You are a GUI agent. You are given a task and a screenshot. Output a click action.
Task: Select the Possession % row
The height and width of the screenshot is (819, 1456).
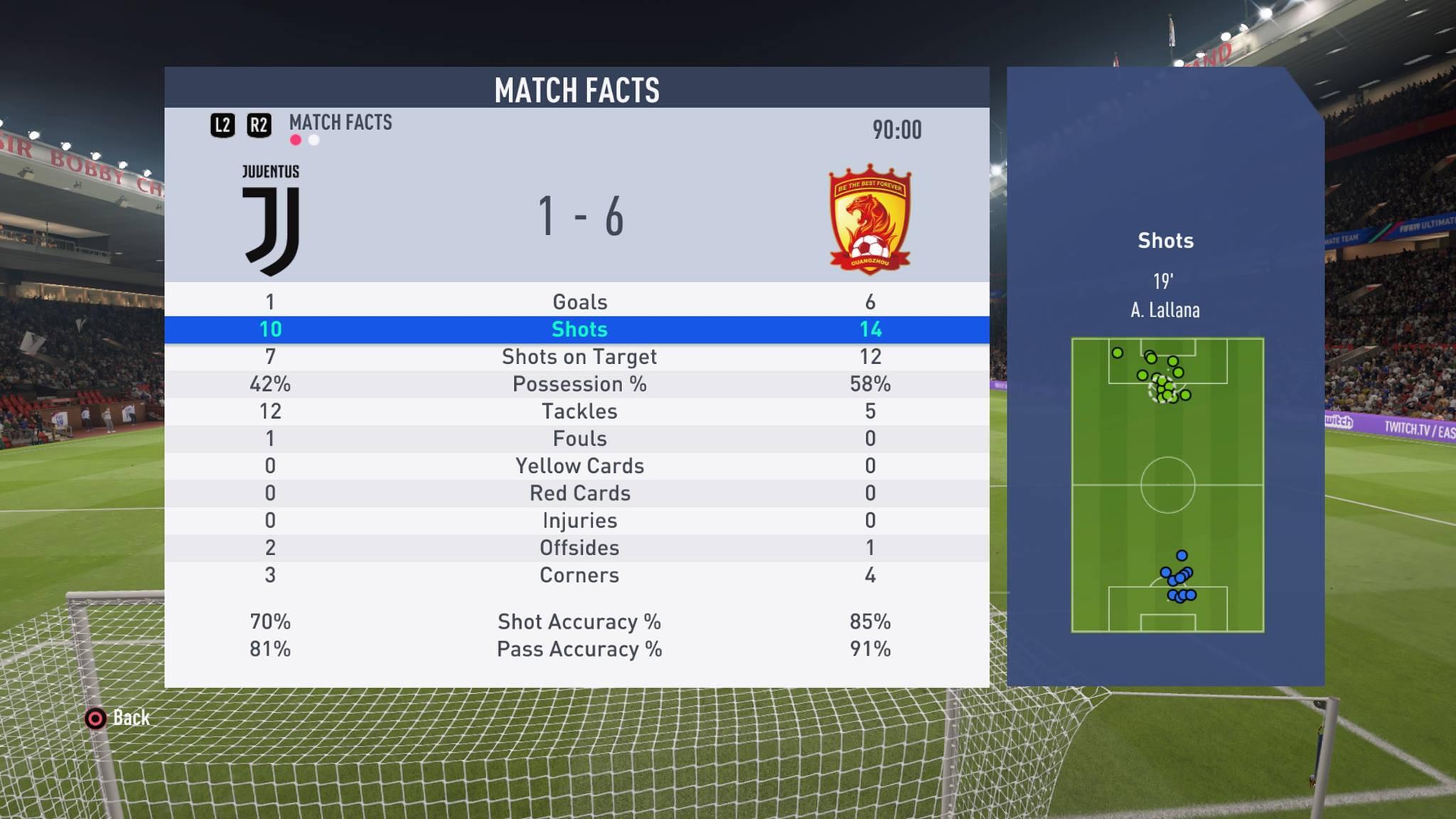(579, 384)
